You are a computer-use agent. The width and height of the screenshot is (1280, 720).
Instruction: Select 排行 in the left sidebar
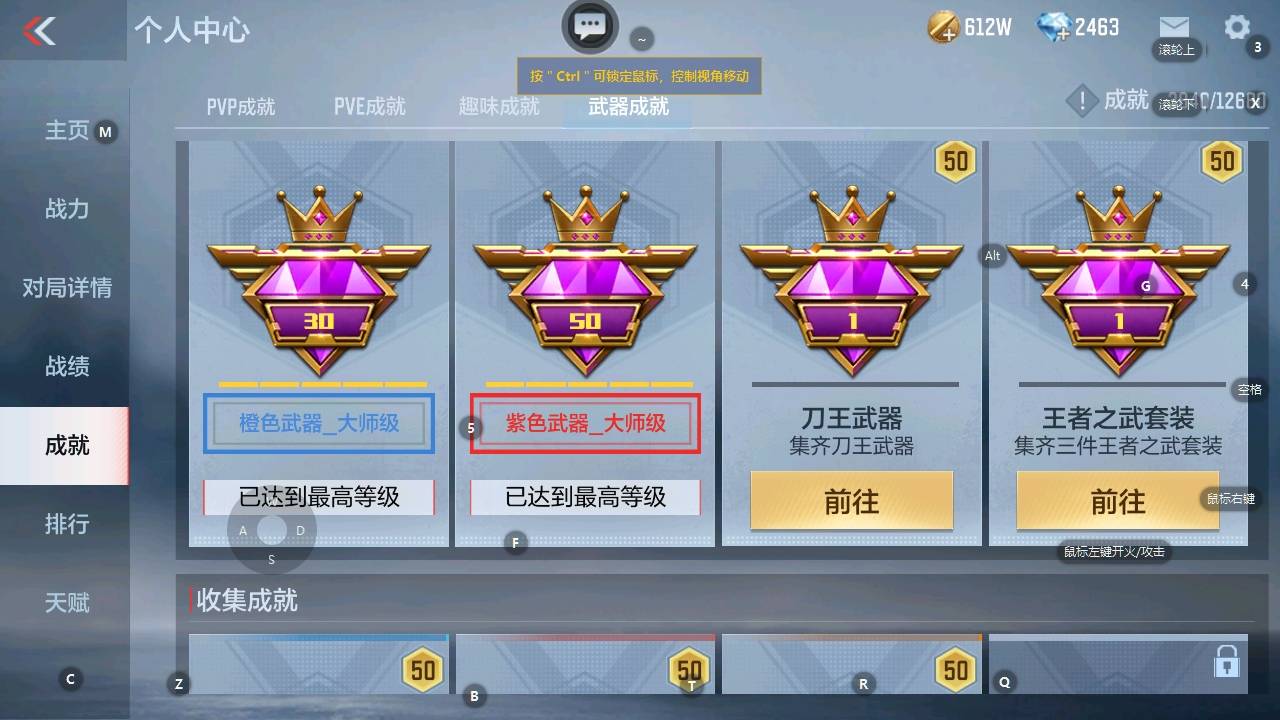[65, 524]
